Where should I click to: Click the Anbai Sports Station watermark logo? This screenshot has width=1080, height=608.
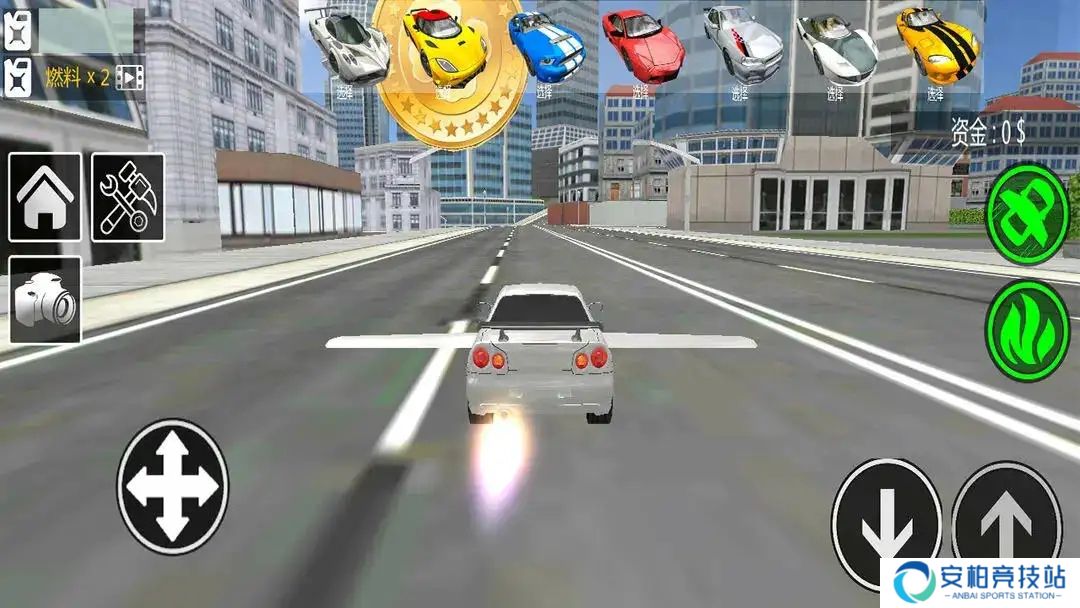980,582
